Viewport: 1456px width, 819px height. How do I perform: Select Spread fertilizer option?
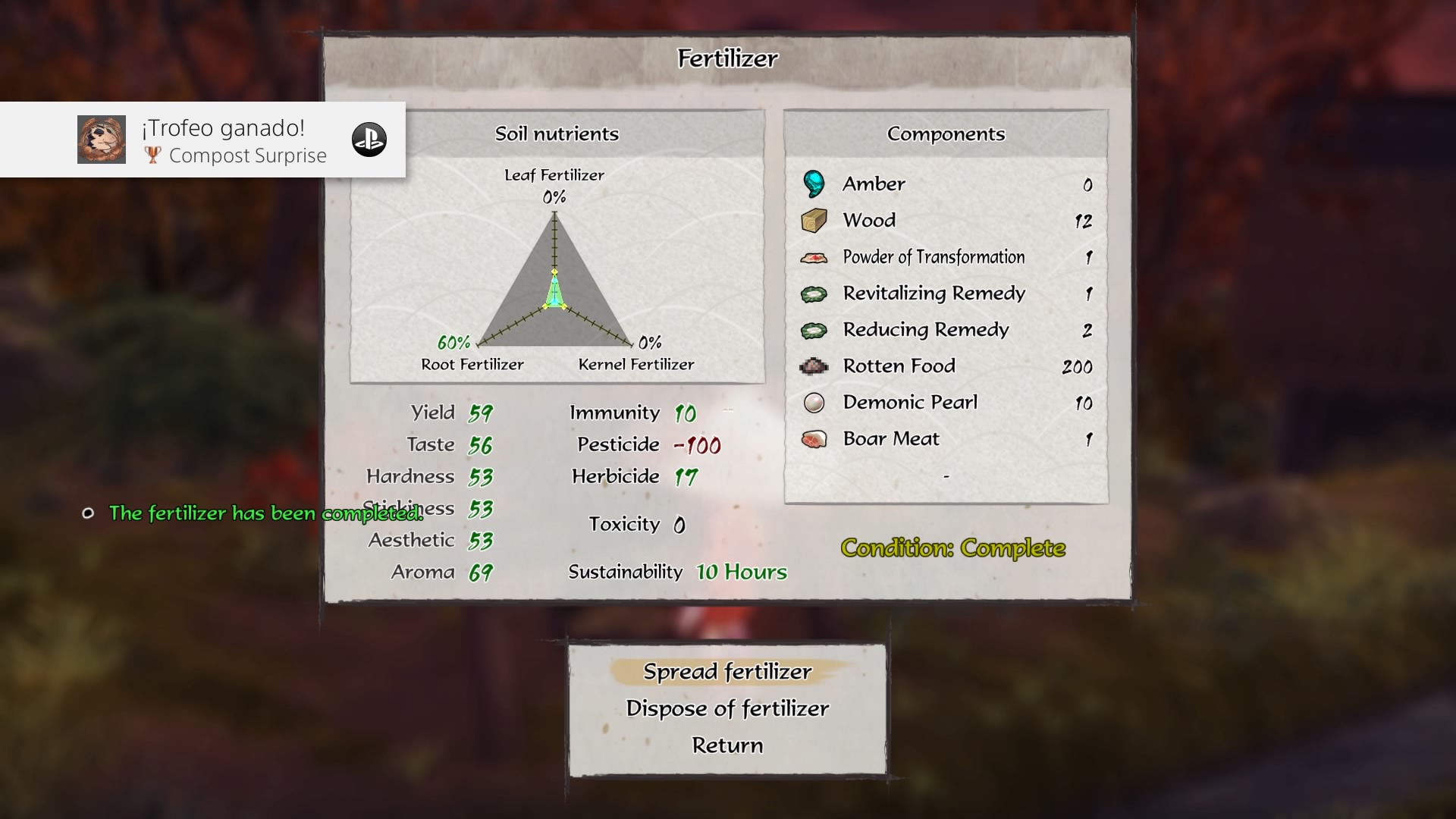(x=727, y=672)
